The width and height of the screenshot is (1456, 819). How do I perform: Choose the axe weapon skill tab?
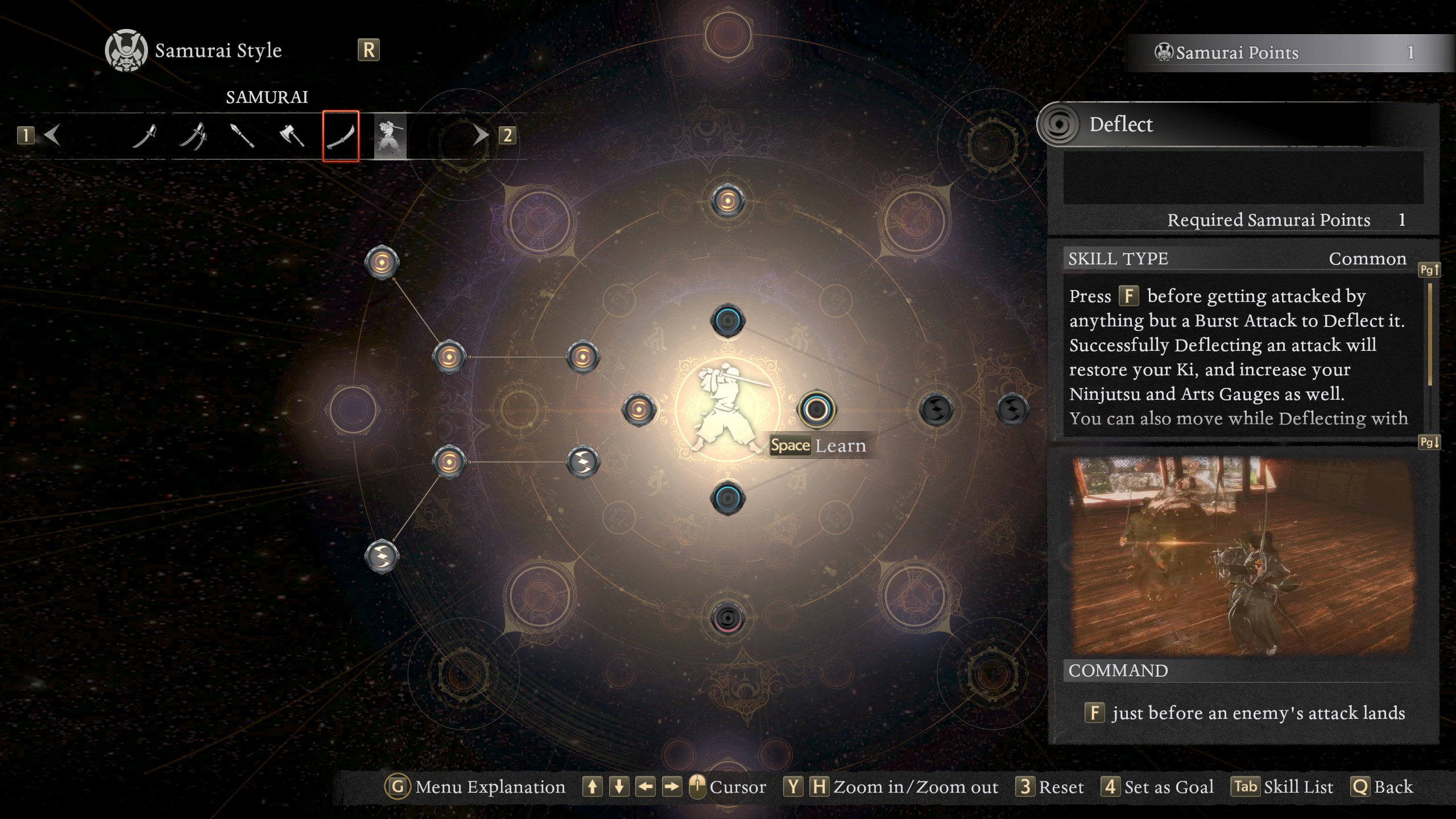click(292, 136)
